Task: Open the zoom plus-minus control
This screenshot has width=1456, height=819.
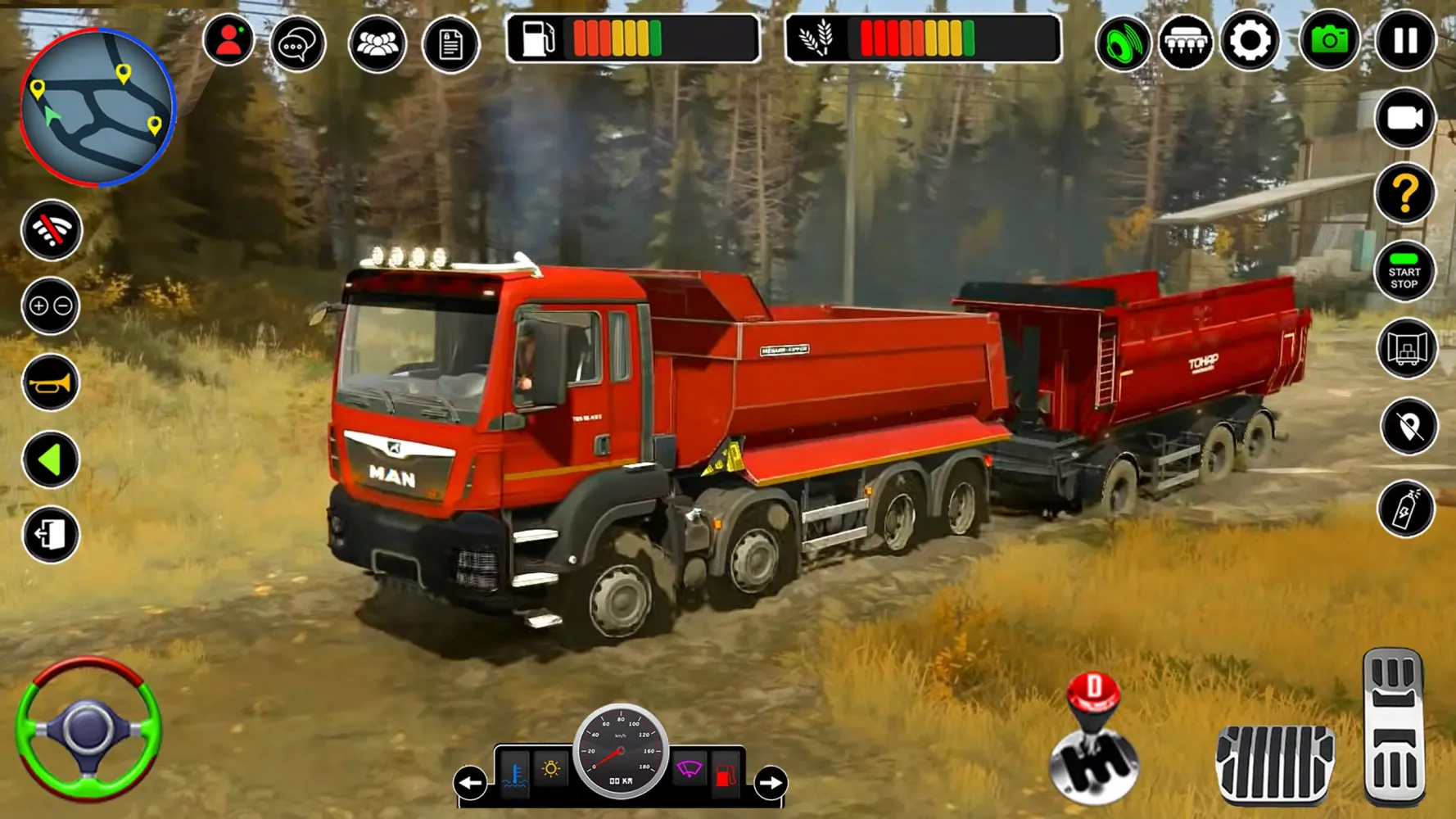Action: pyautogui.click(x=50, y=306)
